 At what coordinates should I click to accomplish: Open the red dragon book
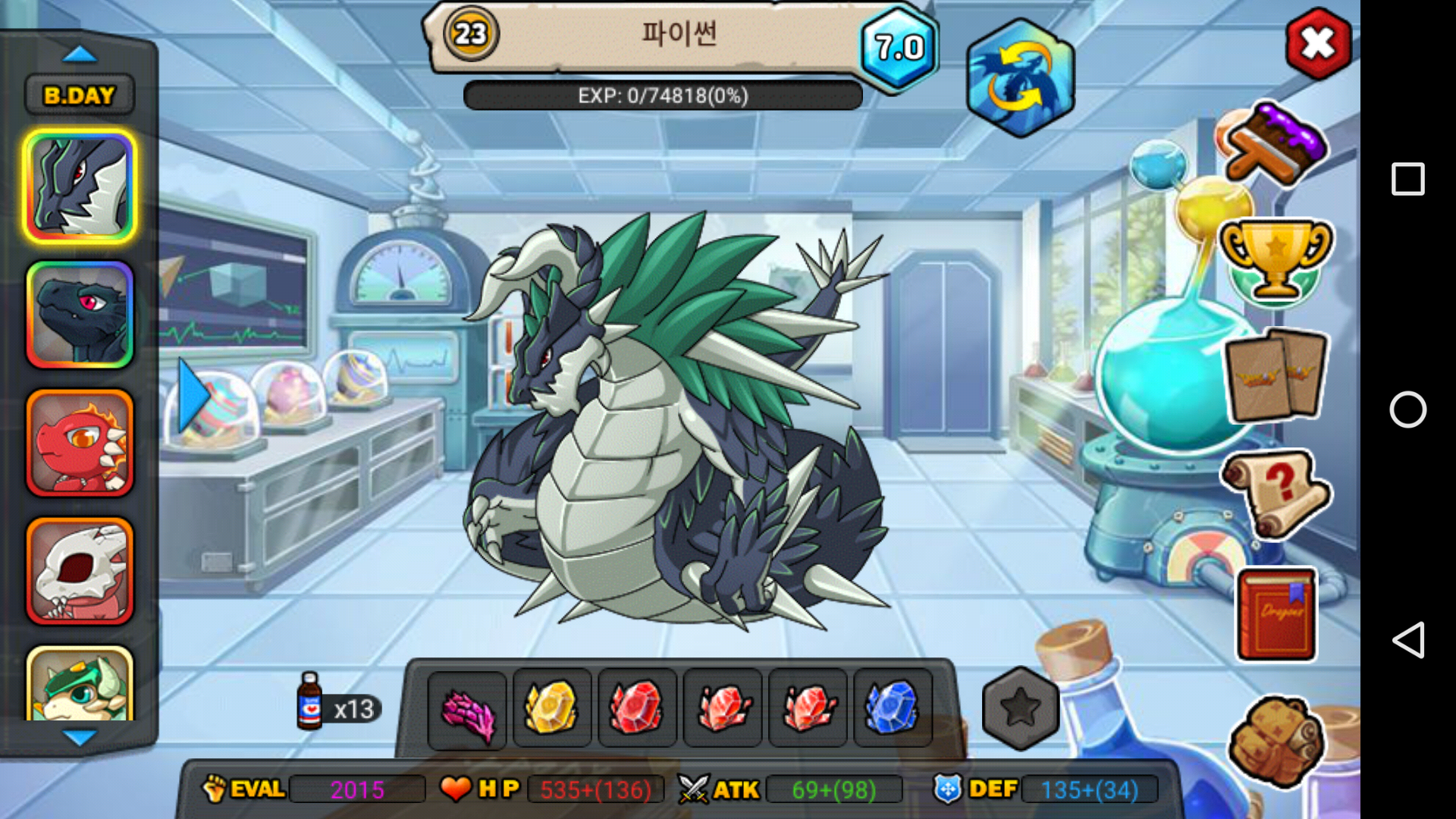pos(1277,614)
